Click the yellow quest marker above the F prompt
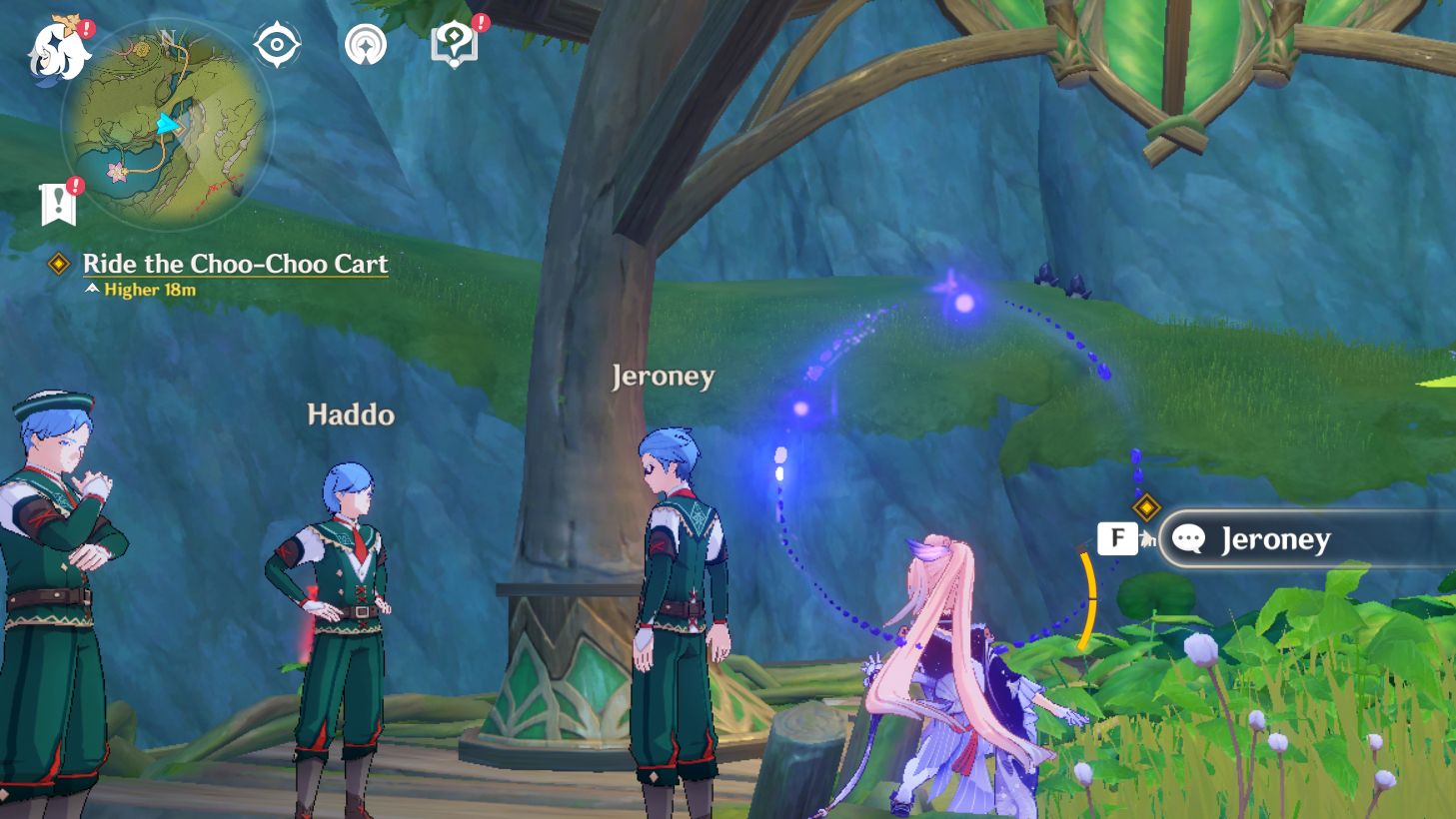The width and height of the screenshot is (1456, 819). 1144,507
